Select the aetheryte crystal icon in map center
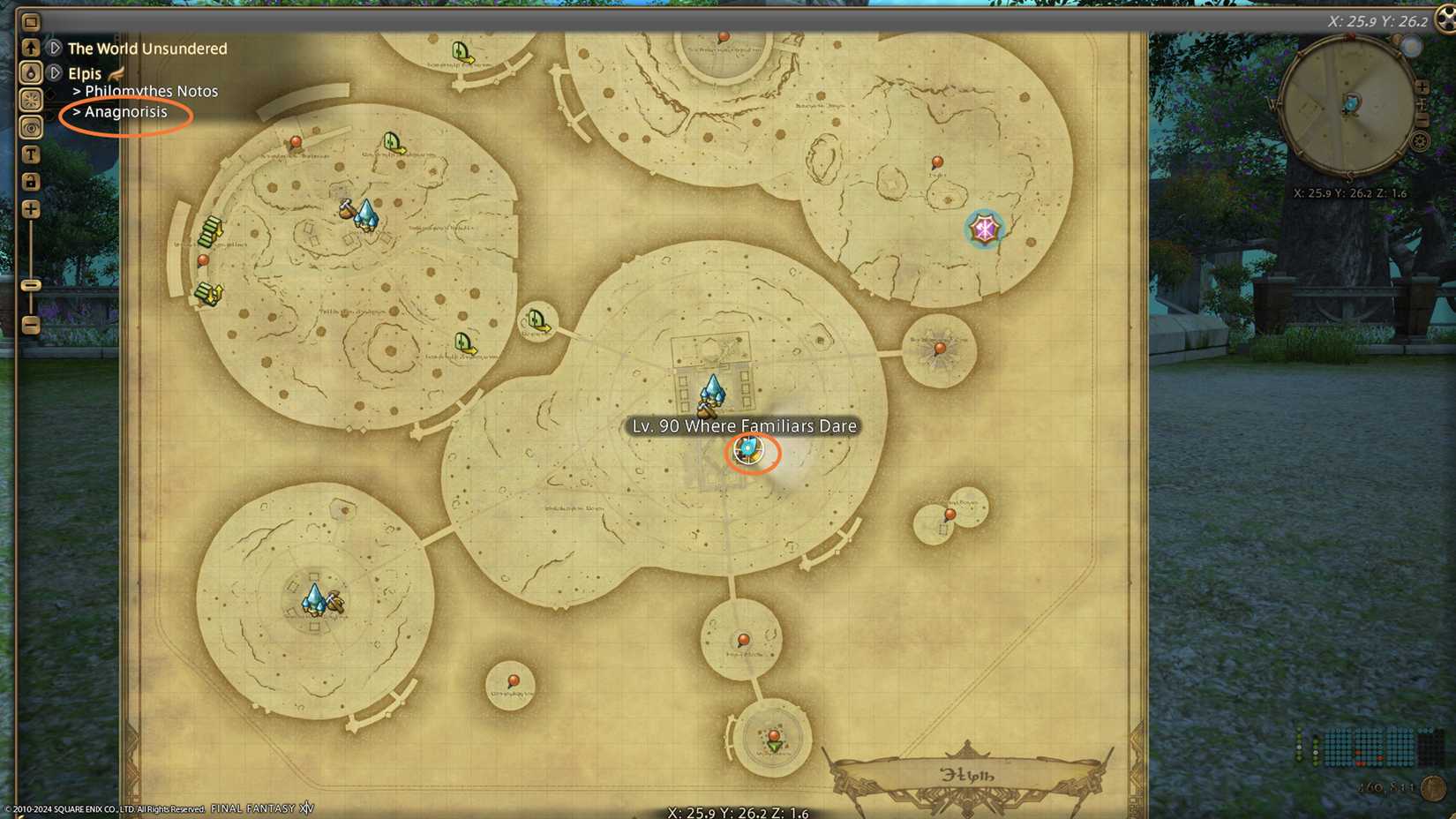Image resolution: width=1456 pixels, height=819 pixels. coord(713,388)
